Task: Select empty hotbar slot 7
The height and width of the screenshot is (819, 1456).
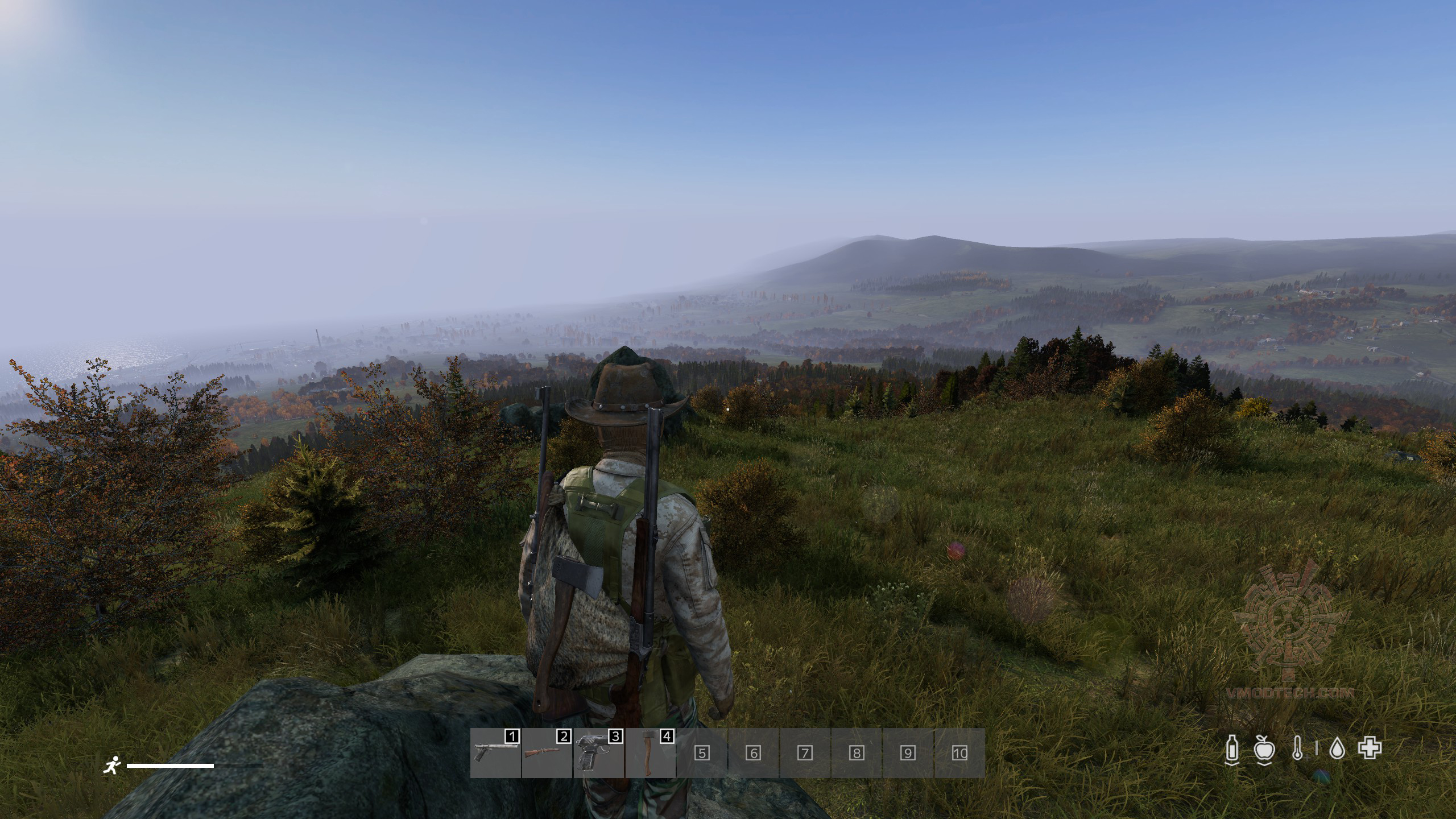Action: [805, 753]
